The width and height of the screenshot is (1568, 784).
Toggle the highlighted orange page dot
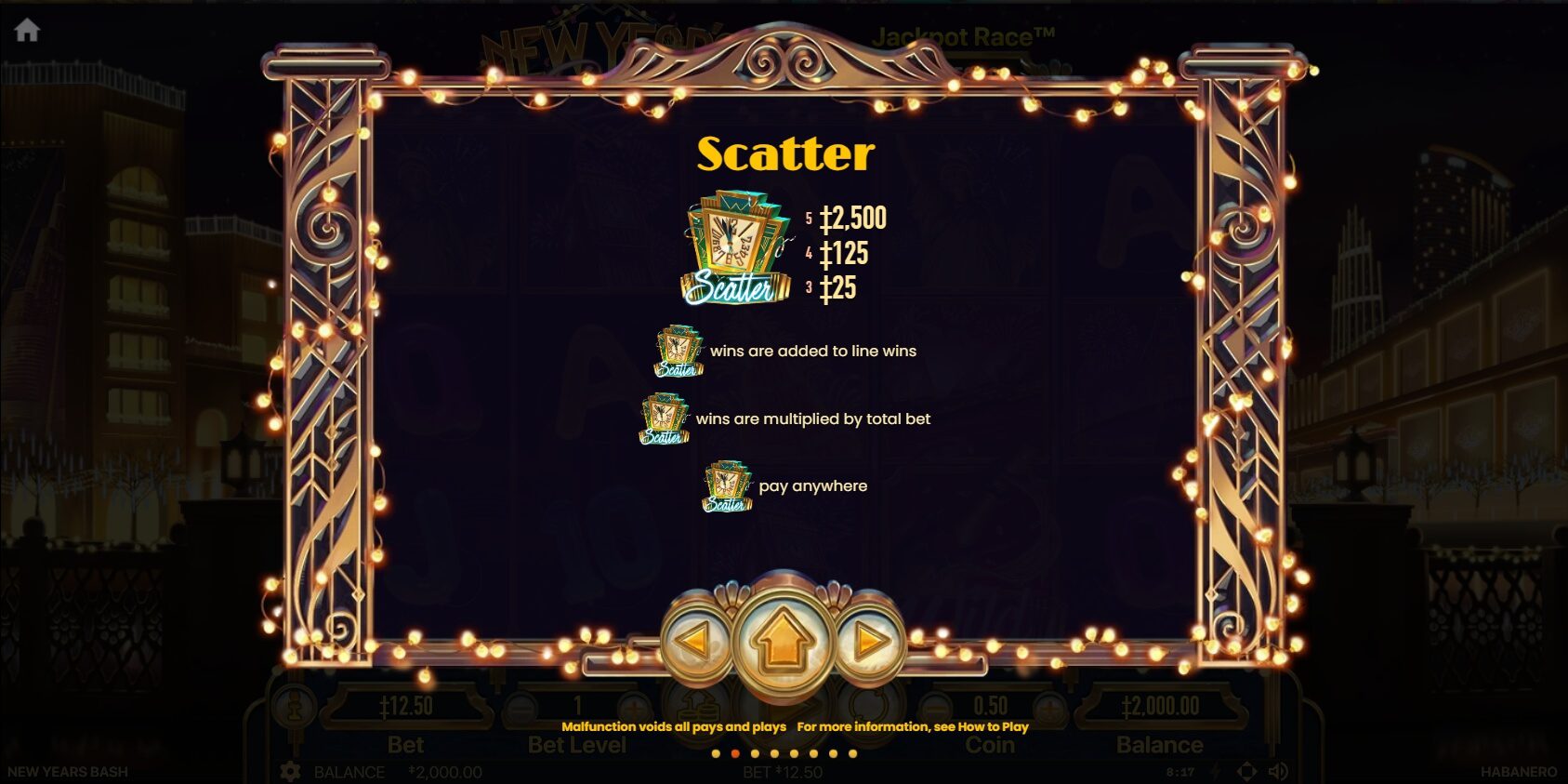pos(736,753)
